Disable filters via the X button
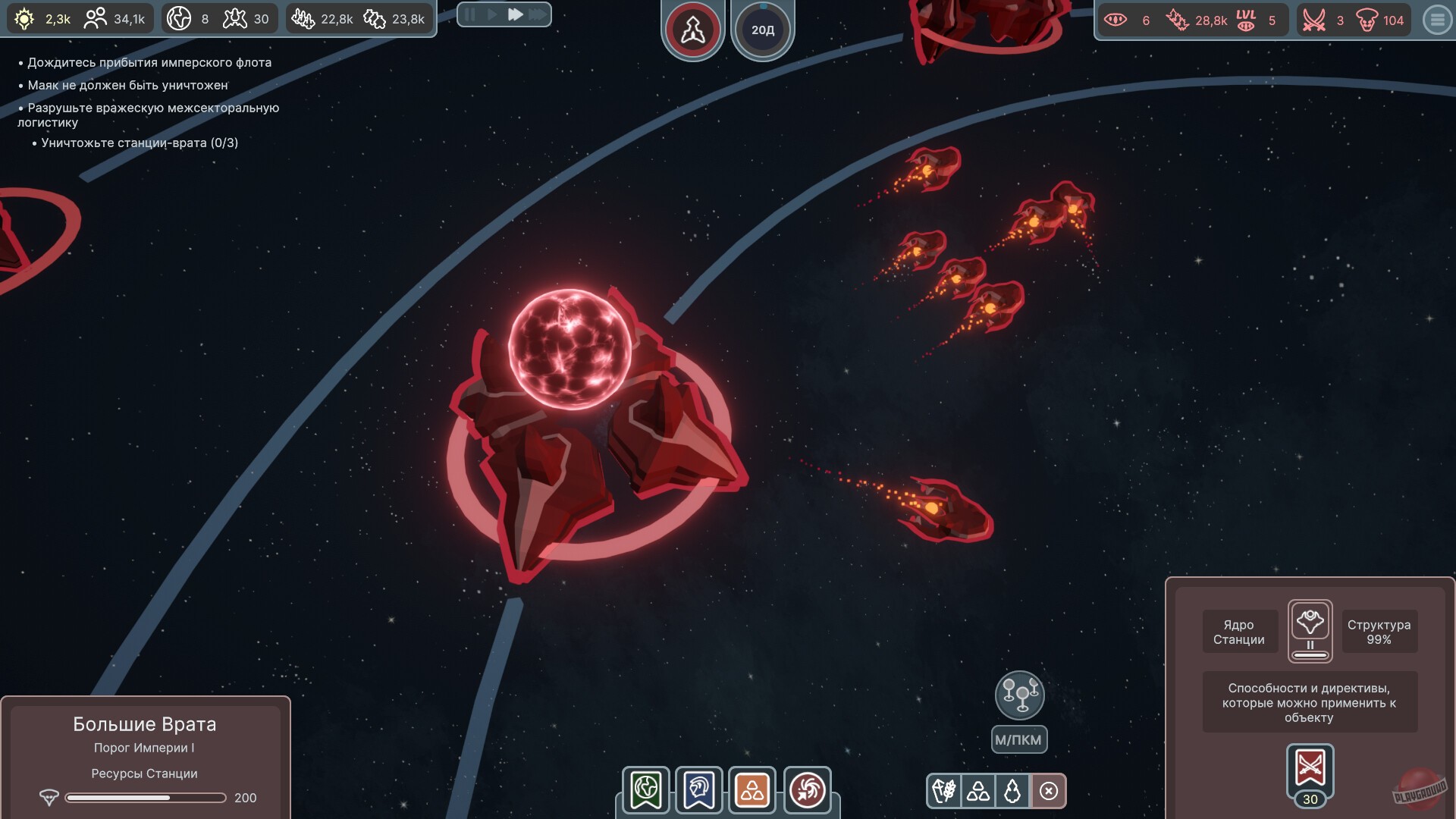This screenshot has height=819, width=1456. (x=1049, y=791)
